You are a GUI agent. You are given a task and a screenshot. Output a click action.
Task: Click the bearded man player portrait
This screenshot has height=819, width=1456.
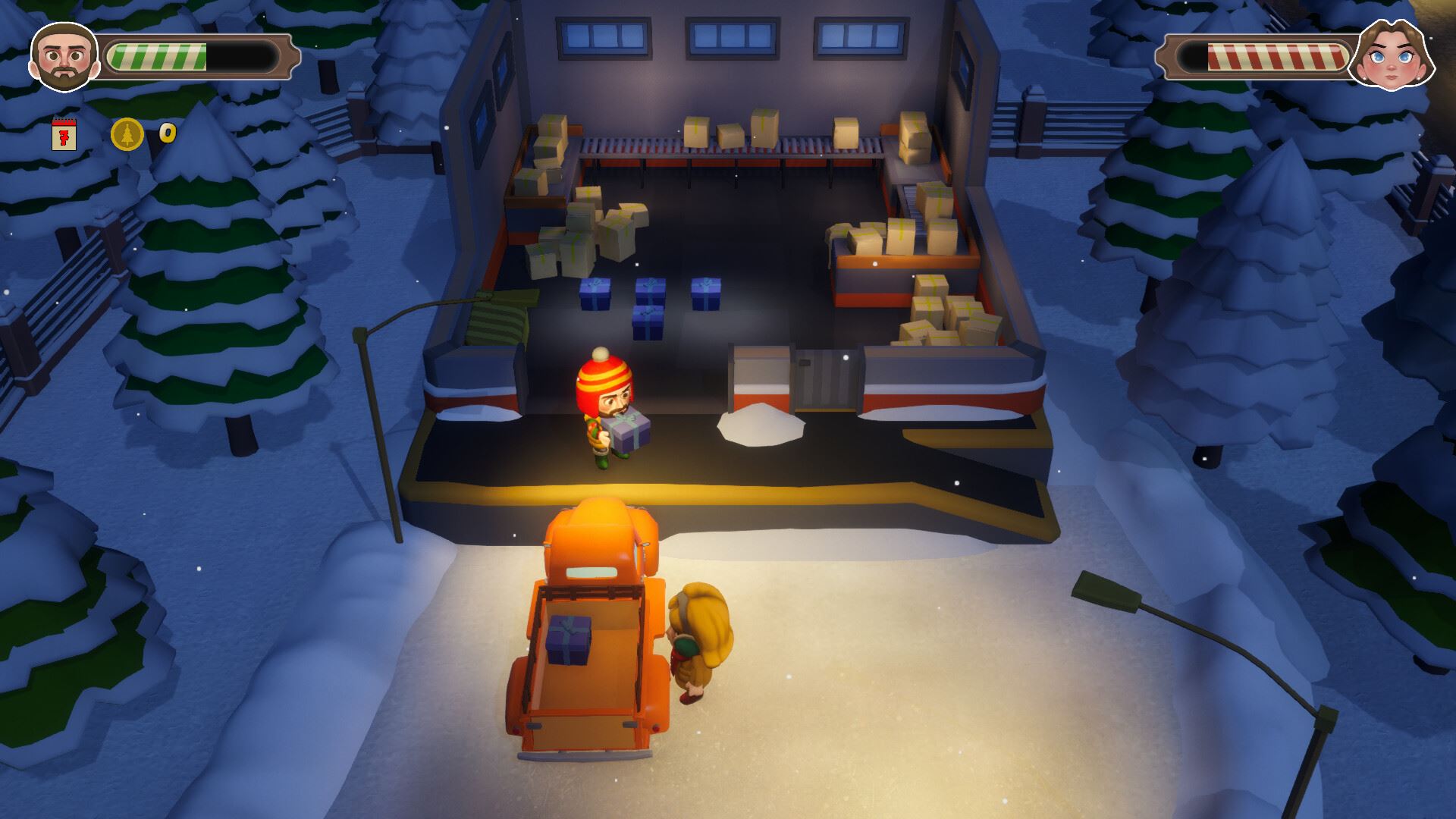coord(64,56)
